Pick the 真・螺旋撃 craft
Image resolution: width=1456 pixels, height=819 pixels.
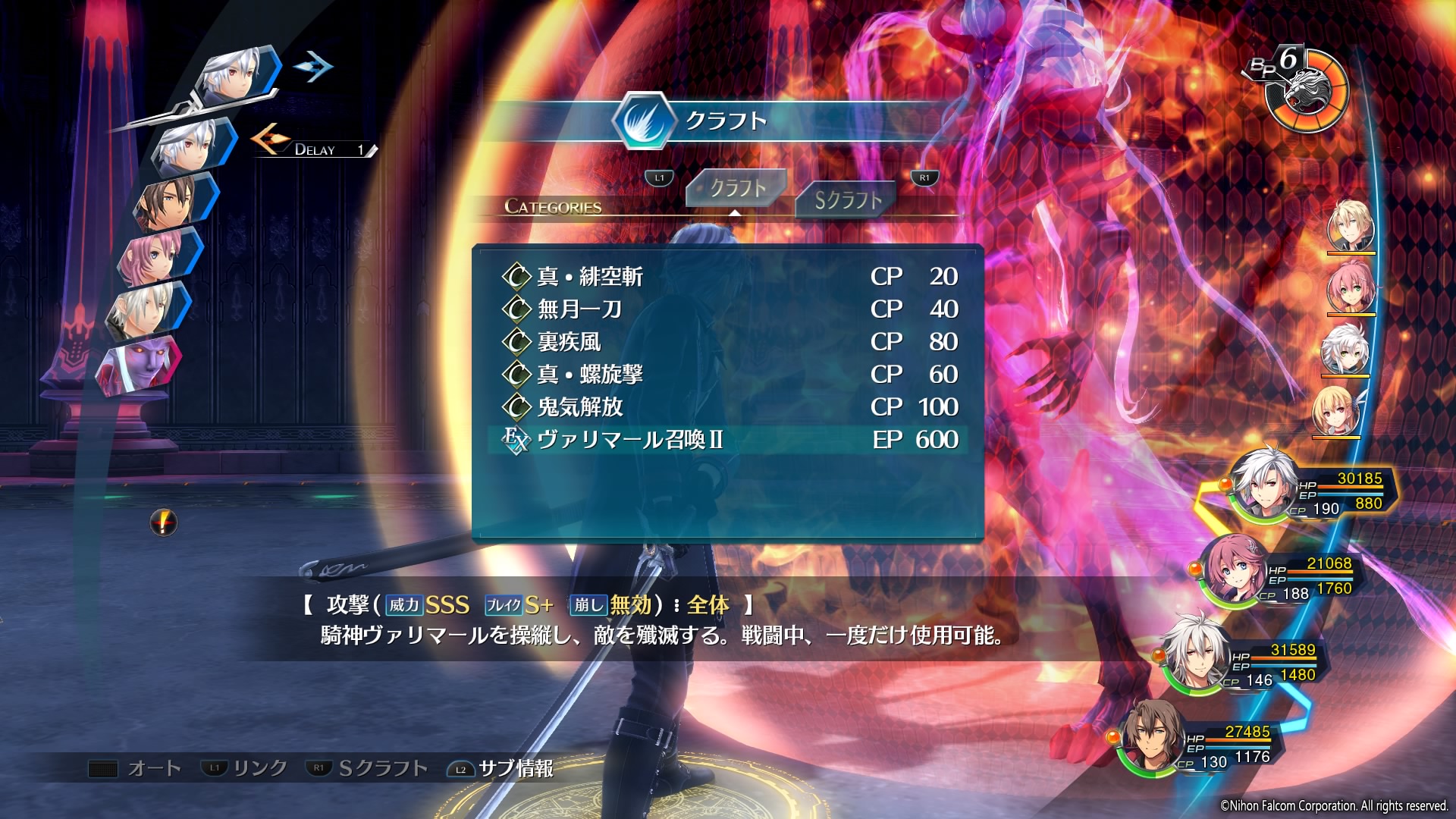(x=590, y=375)
